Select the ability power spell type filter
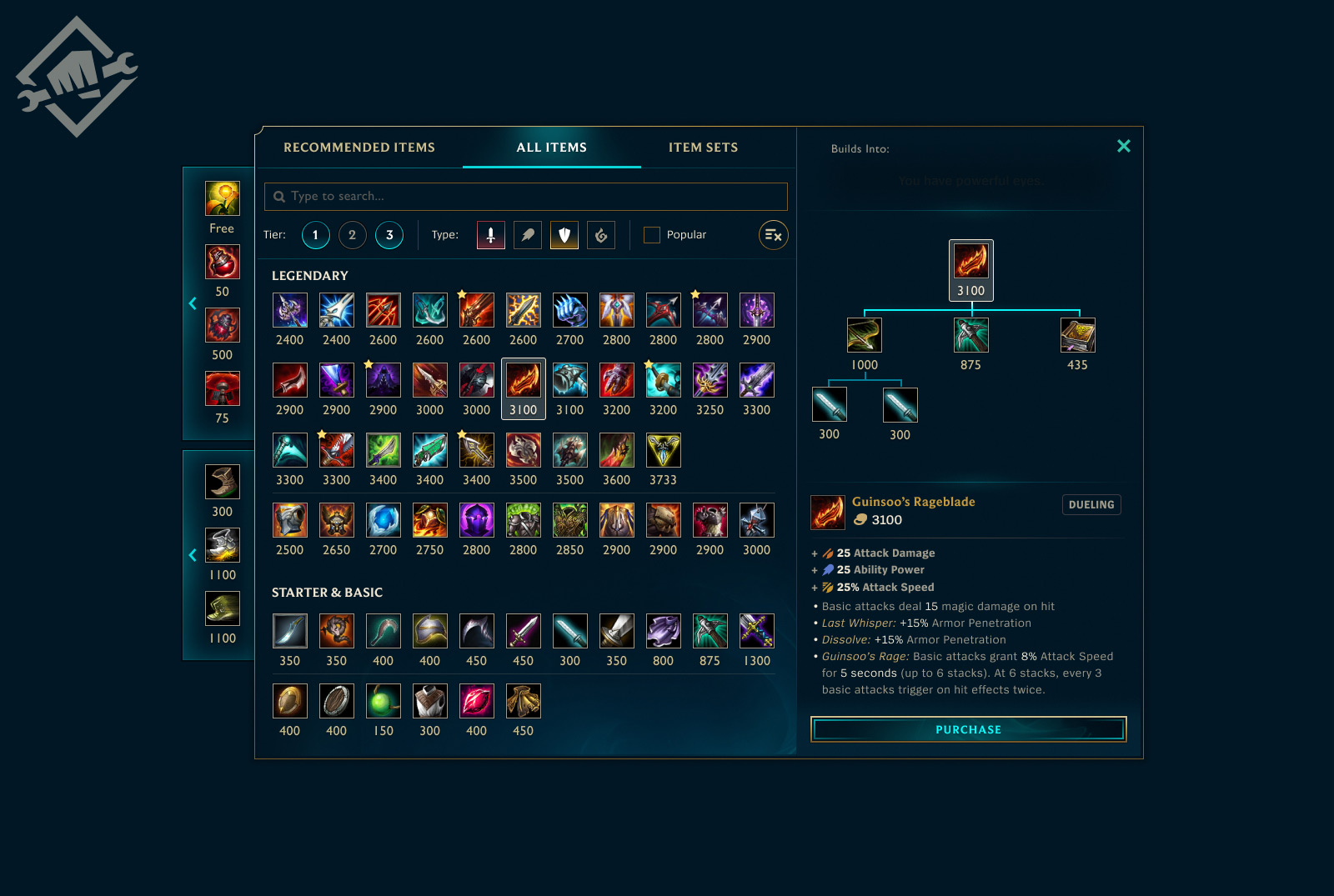 pyautogui.click(x=527, y=235)
